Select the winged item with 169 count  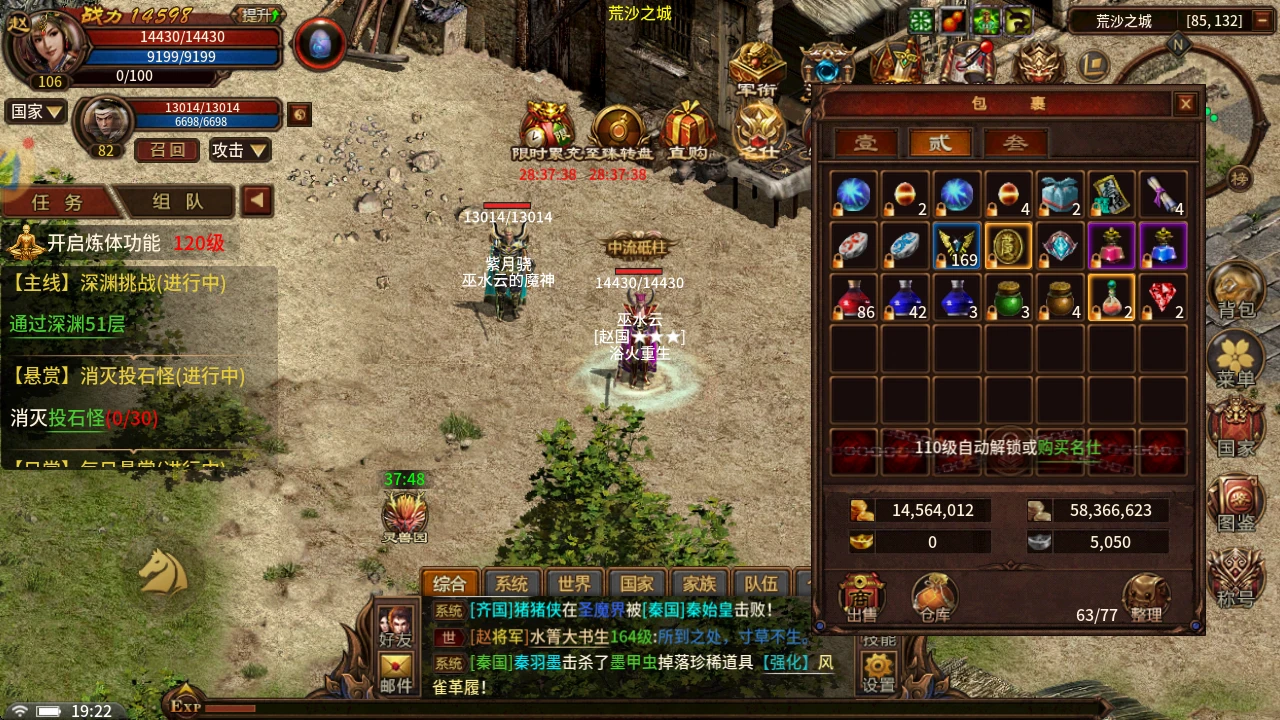[x=957, y=246]
